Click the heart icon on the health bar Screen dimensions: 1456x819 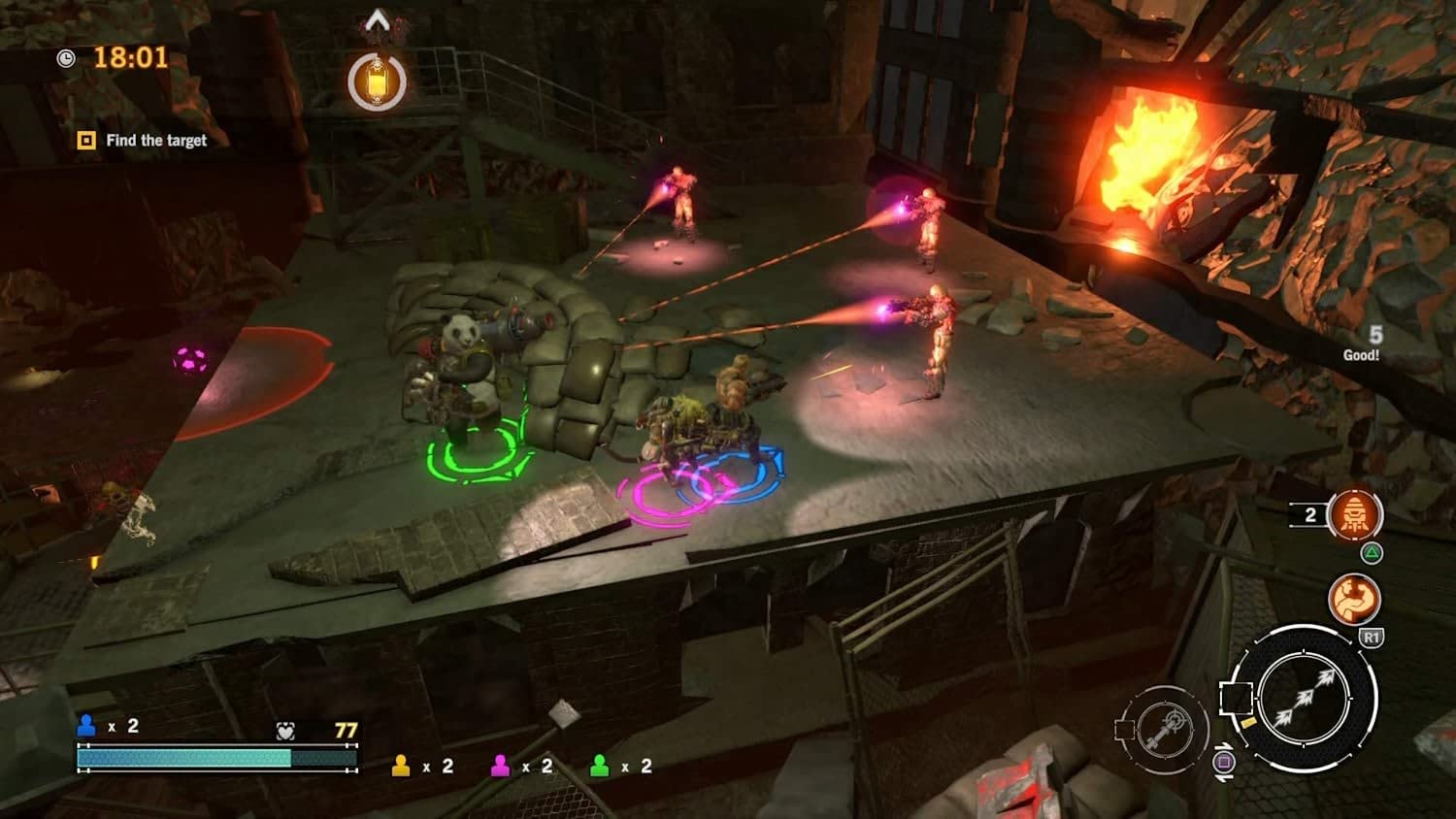(284, 729)
